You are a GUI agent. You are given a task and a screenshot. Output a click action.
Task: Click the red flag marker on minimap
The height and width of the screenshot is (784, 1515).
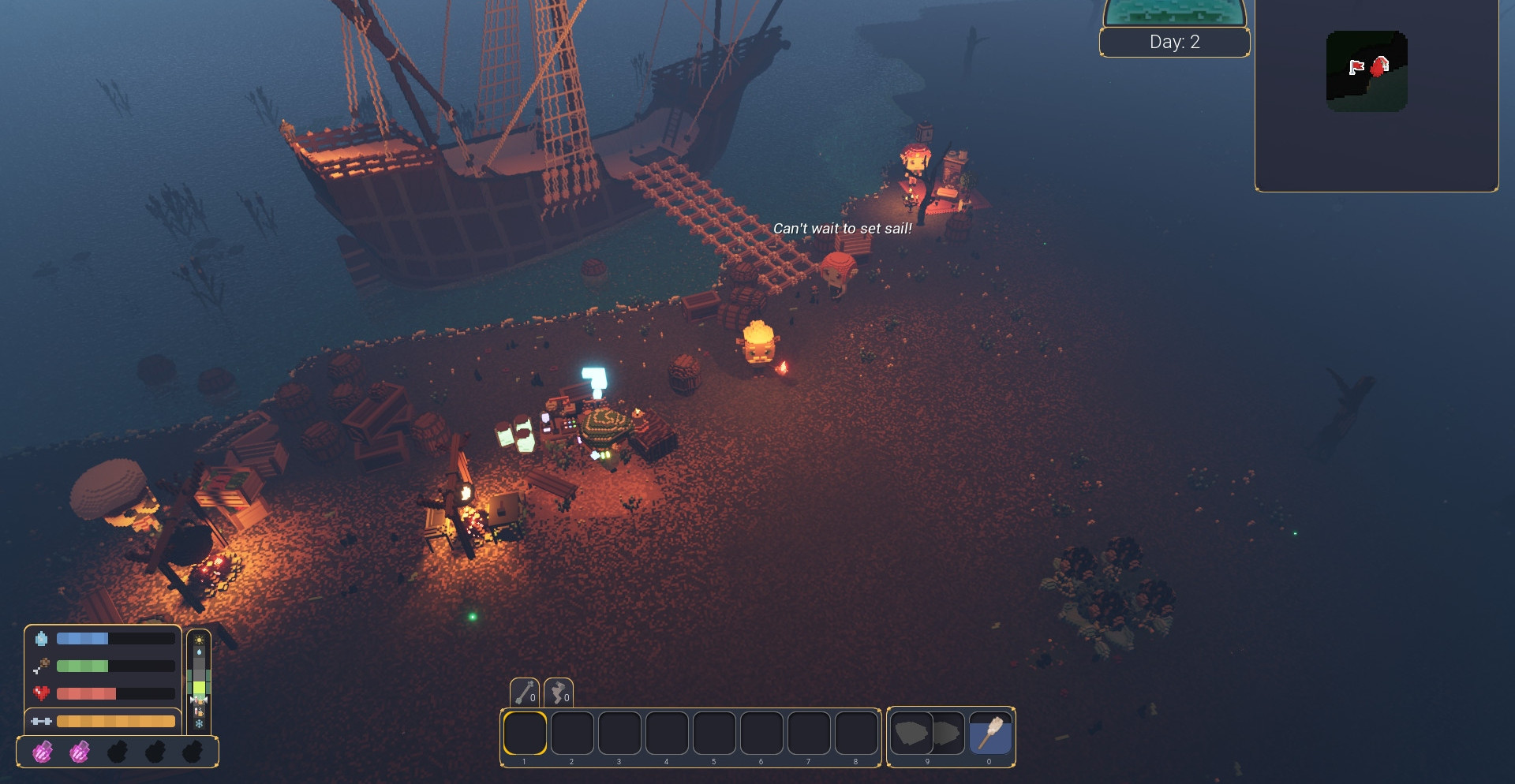pyautogui.click(x=1356, y=67)
